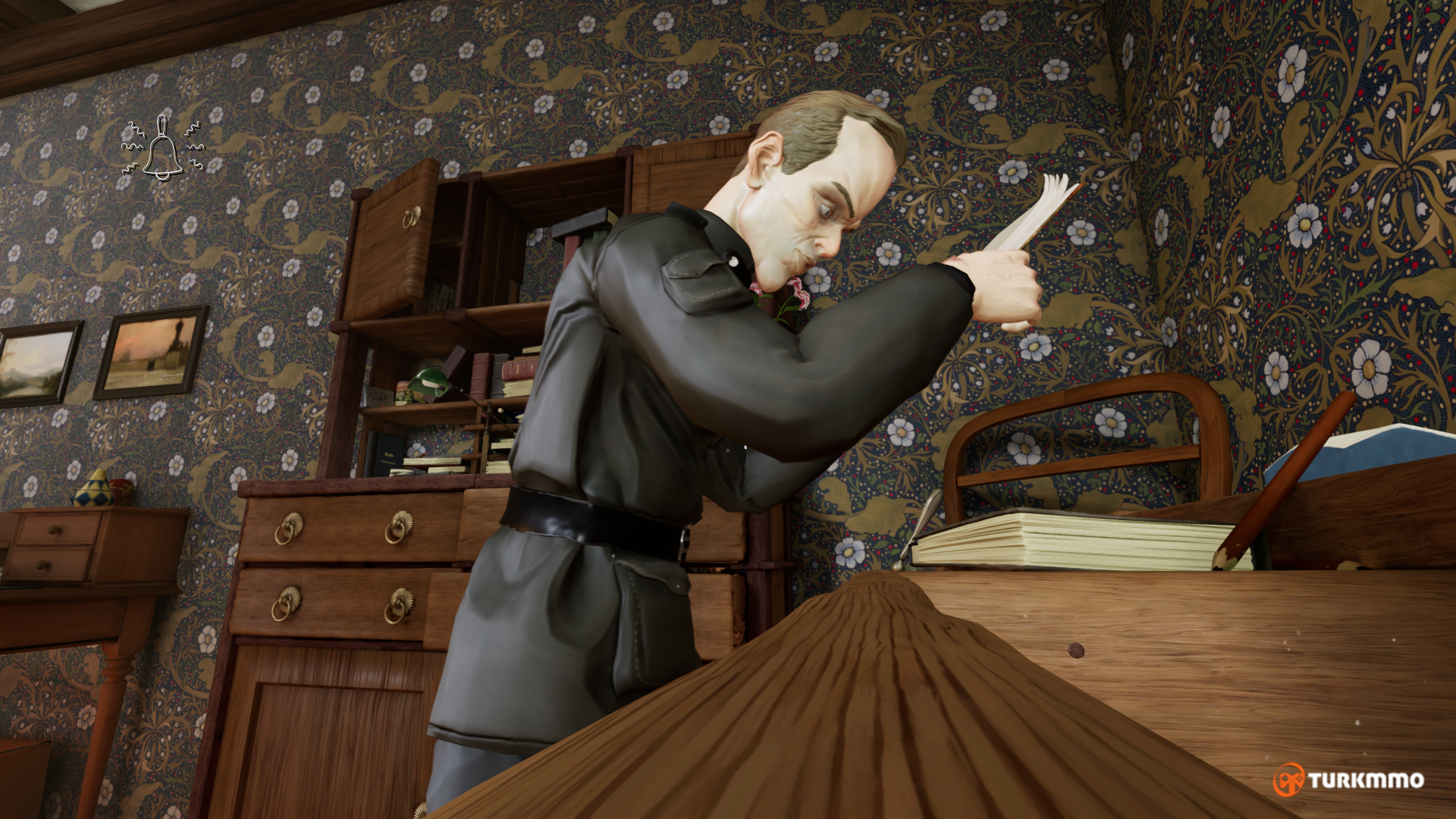Image resolution: width=1456 pixels, height=819 pixels.
Task: Click the TurkMMO watermark logo
Action: click(x=1348, y=780)
